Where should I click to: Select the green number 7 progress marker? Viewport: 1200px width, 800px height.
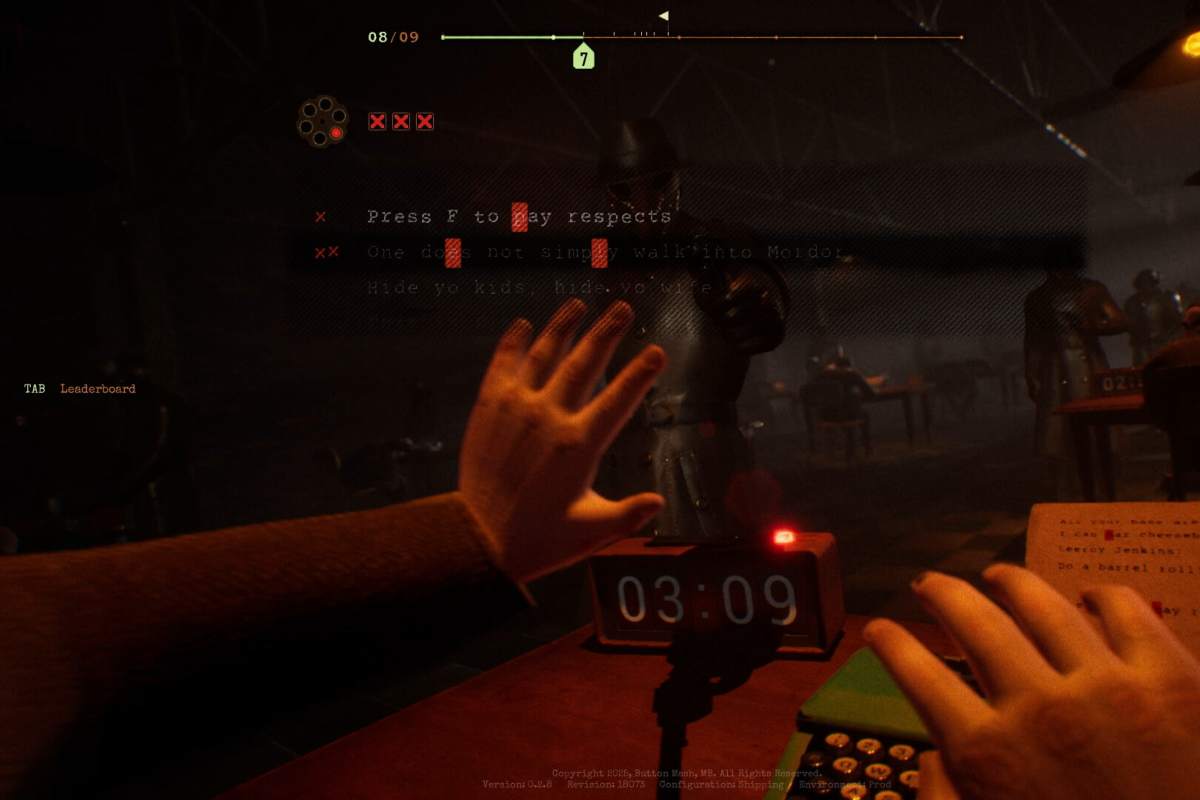click(x=583, y=56)
